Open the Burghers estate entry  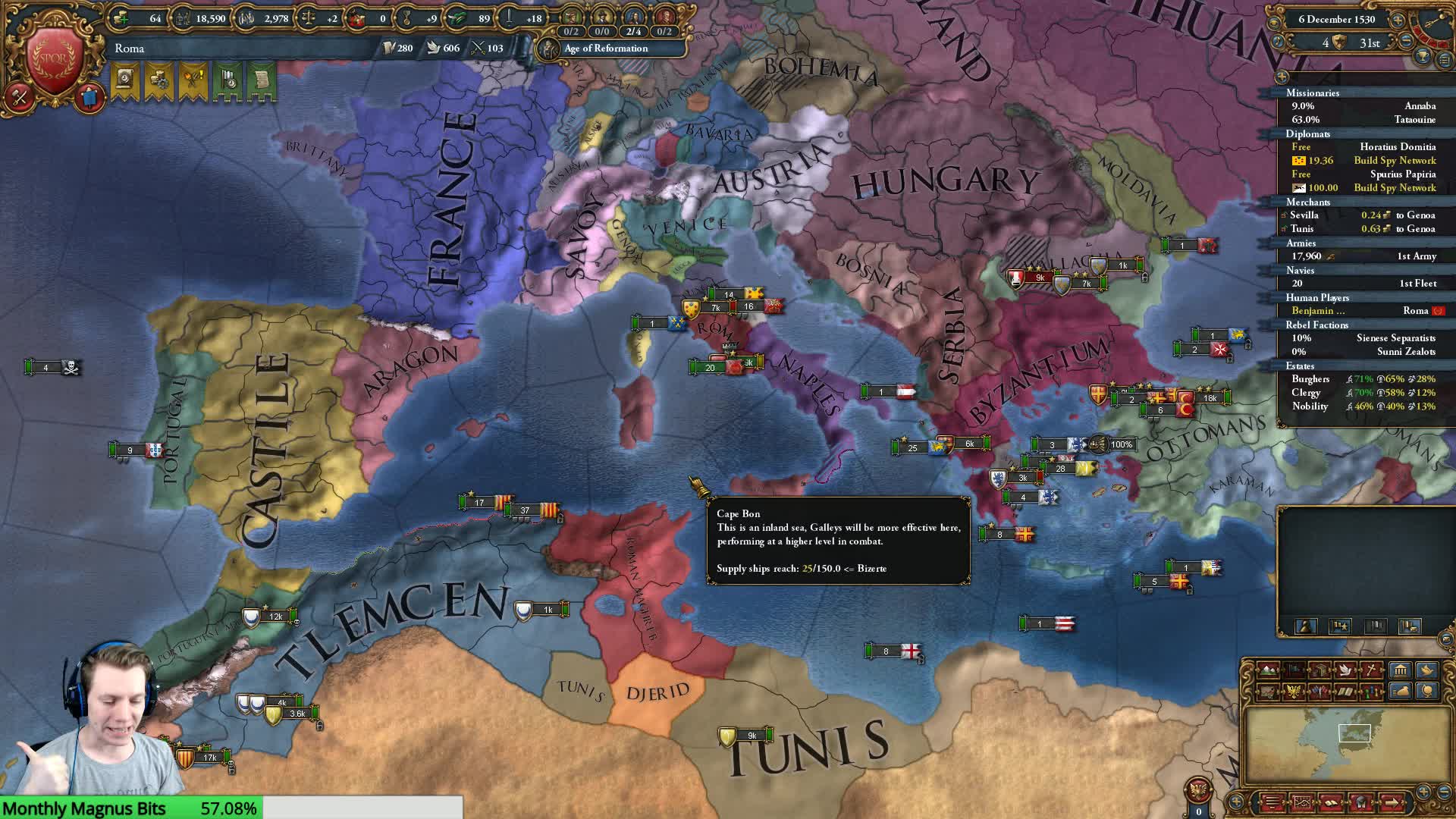(x=1310, y=379)
